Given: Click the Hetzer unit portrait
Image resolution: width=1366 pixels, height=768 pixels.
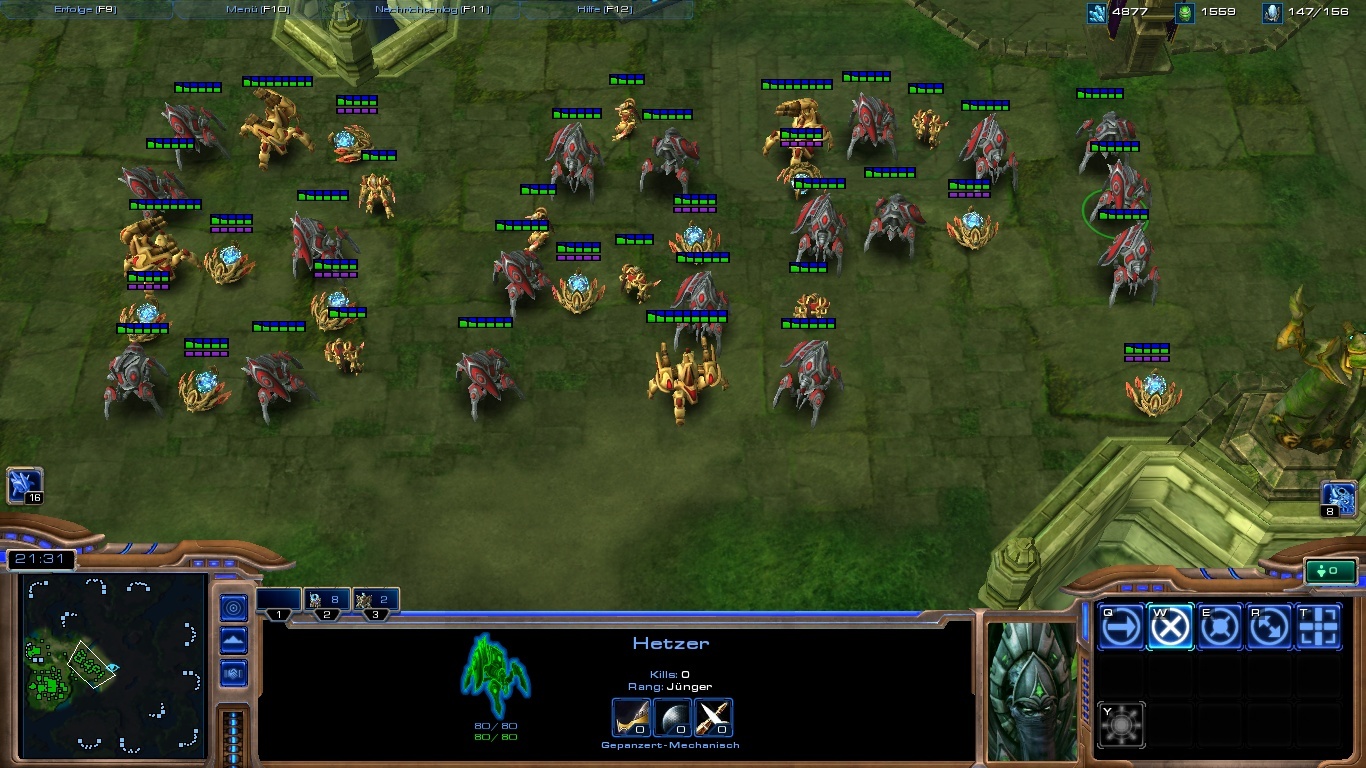Looking at the screenshot, I should coord(1032,692).
